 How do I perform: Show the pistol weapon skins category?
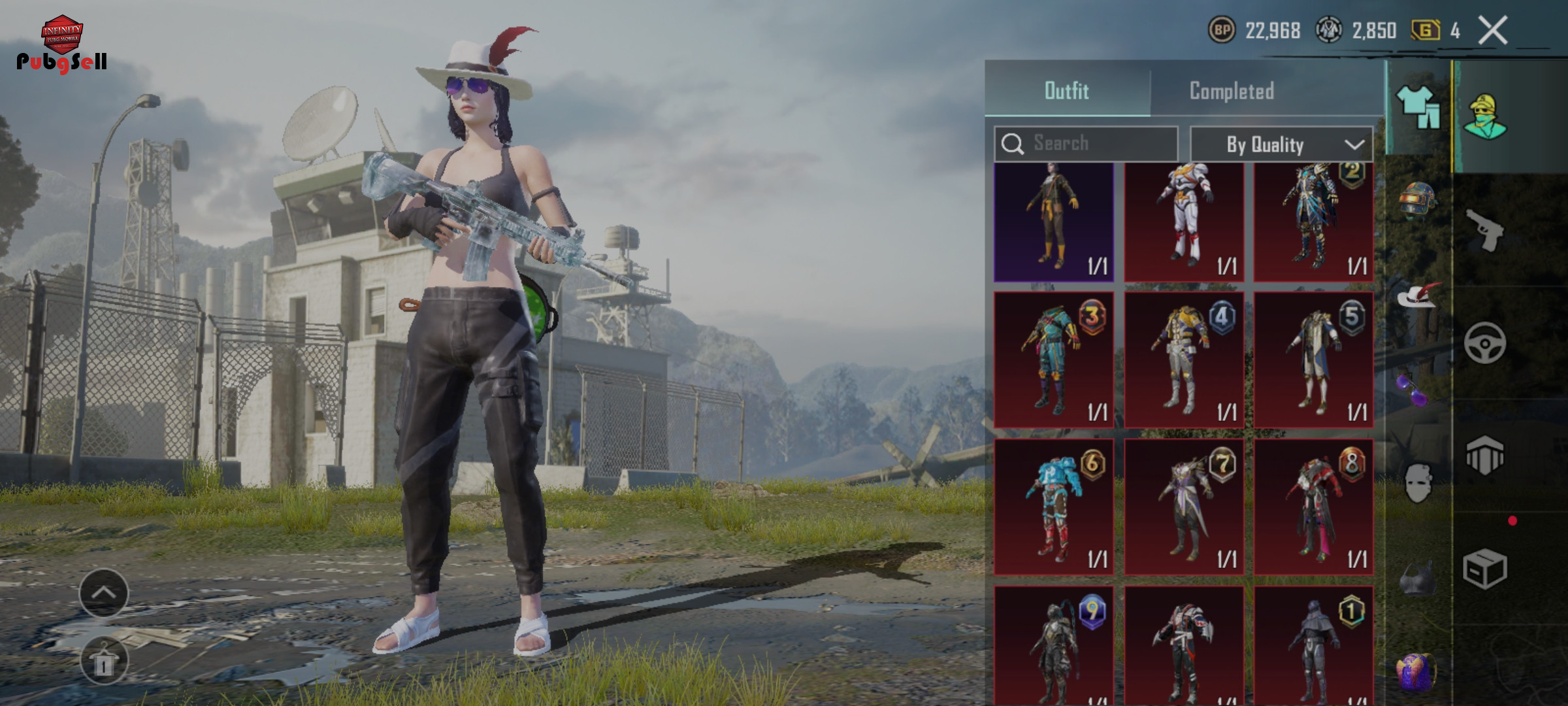point(1484,229)
